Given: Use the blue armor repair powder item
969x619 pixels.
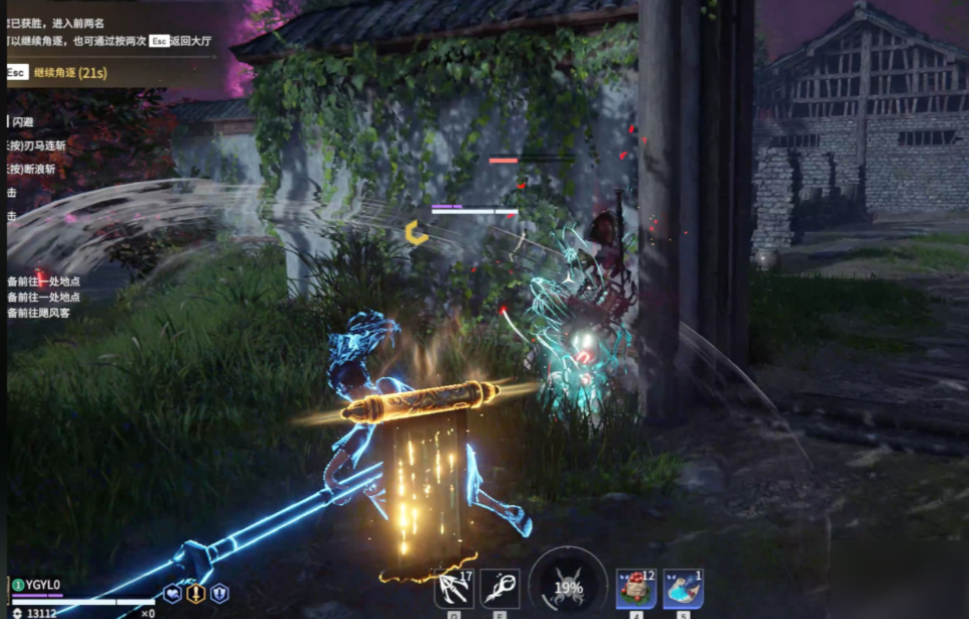Looking at the screenshot, I should point(683,588).
